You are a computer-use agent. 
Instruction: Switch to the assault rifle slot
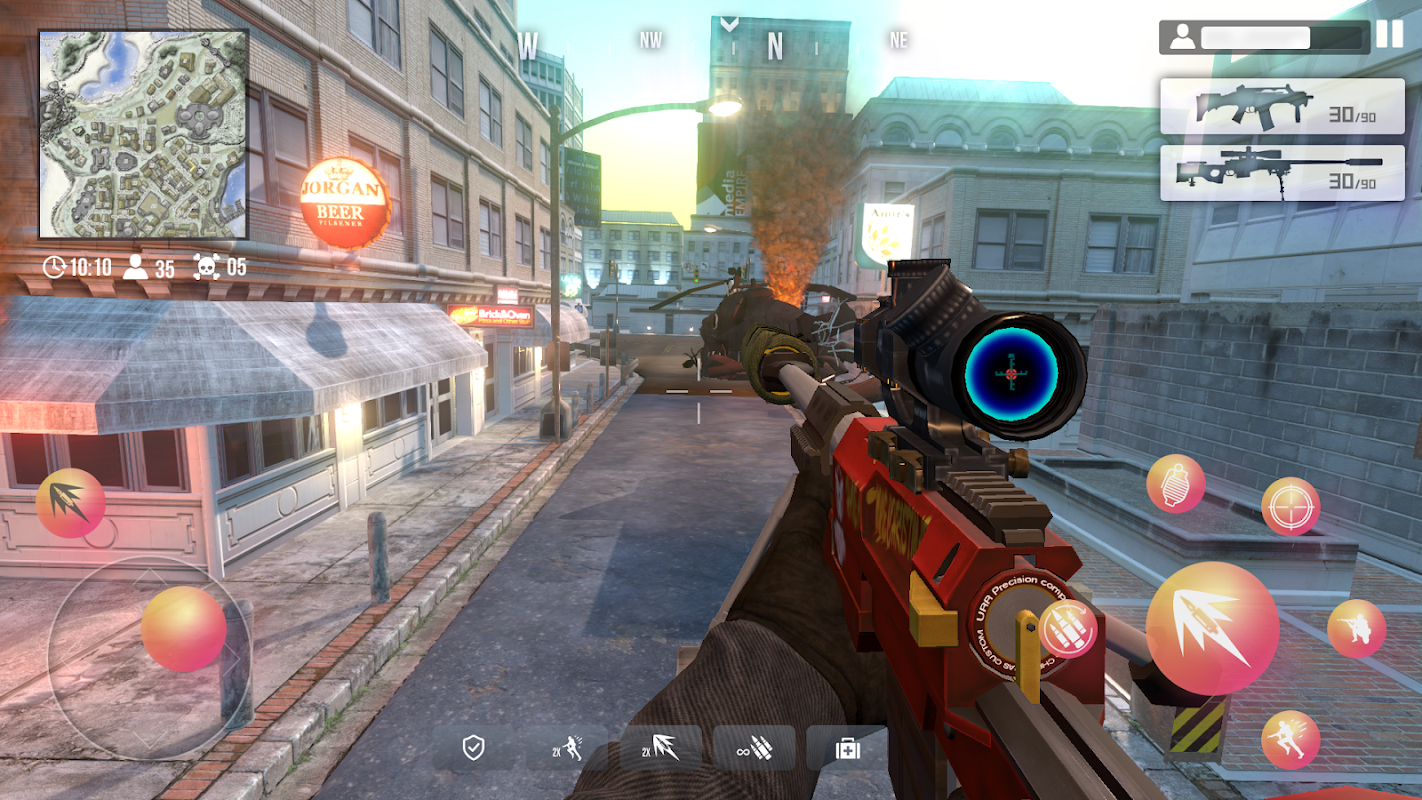(x=1282, y=107)
